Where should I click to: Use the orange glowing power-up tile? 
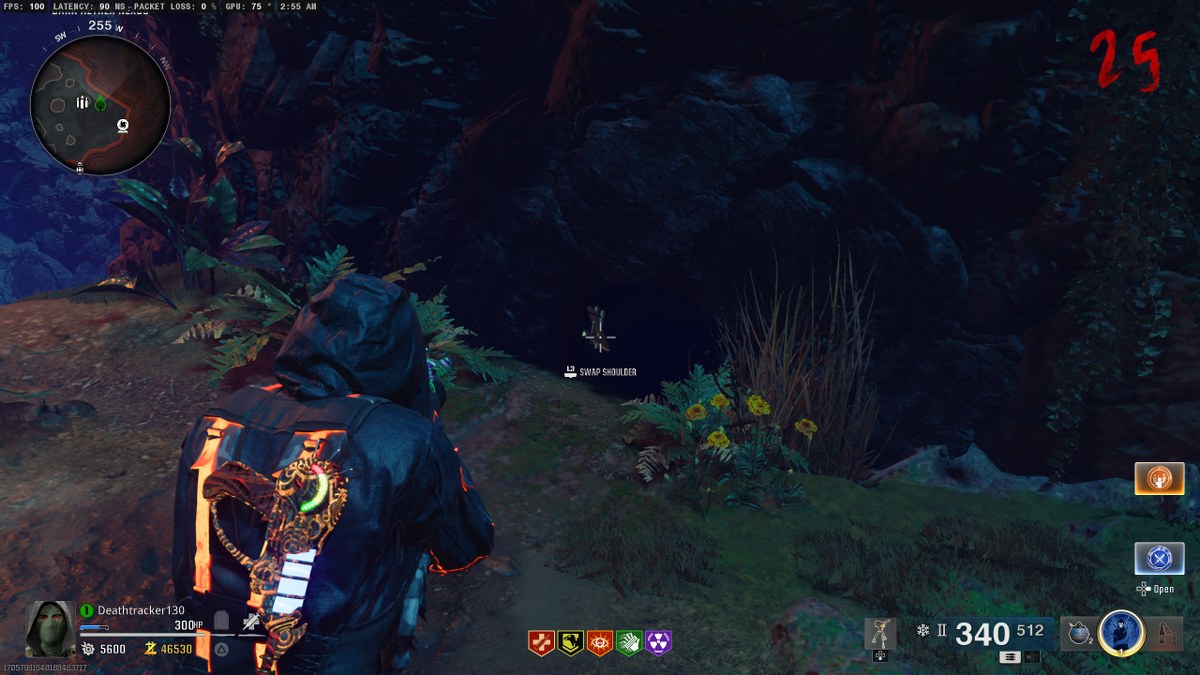coord(1159,478)
